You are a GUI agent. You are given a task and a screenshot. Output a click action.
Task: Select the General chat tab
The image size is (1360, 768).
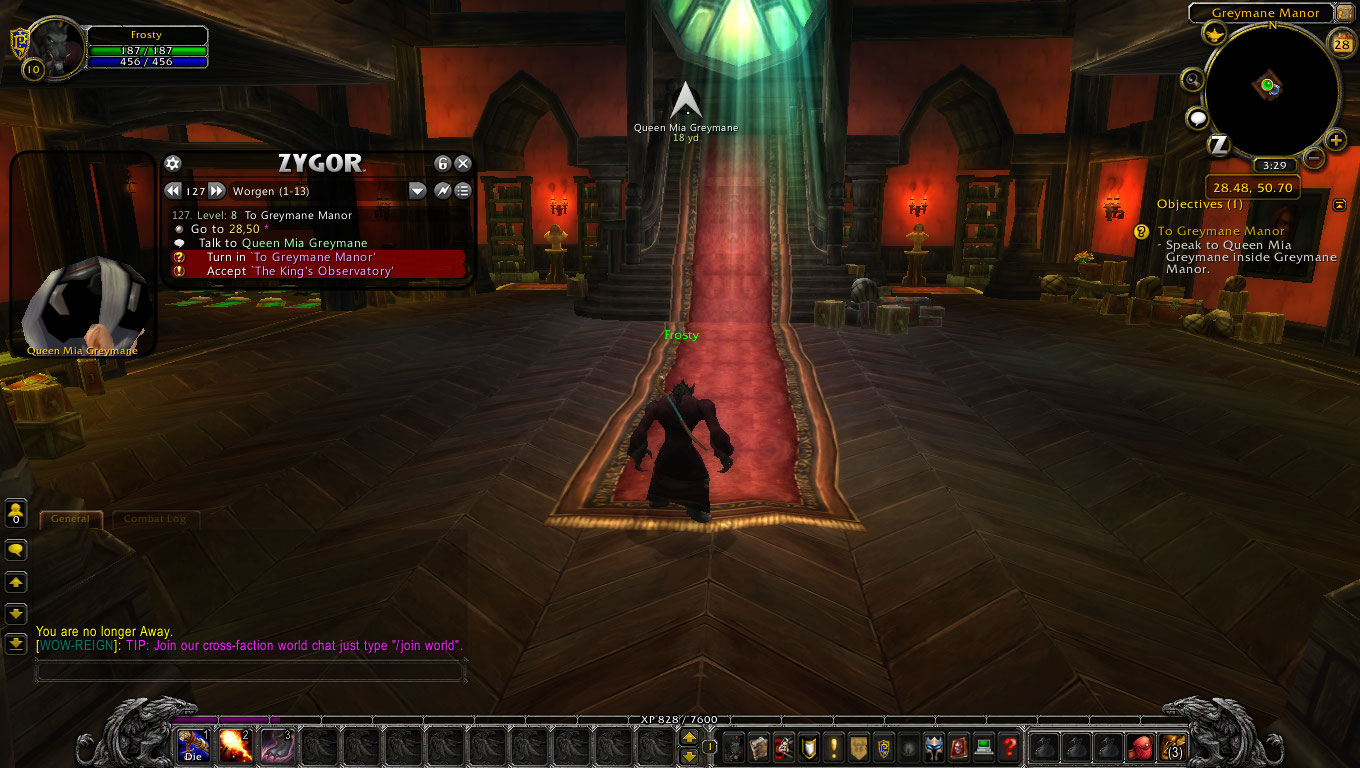(x=70, y=519)
